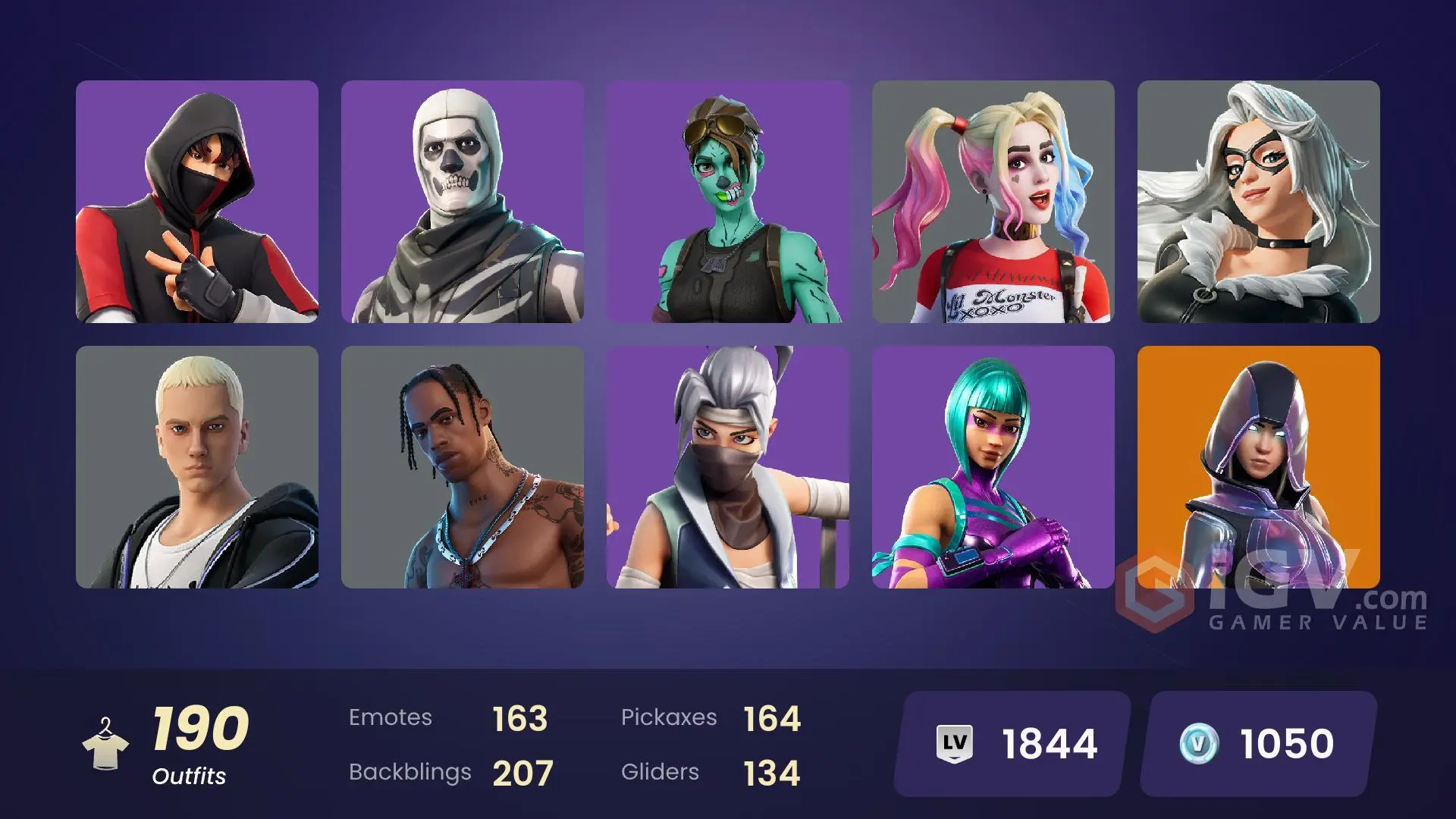Screen dimensions: 1456x819
Task: Toggle the Harley Quinn skin selection
Action: (x=993, y=201)
